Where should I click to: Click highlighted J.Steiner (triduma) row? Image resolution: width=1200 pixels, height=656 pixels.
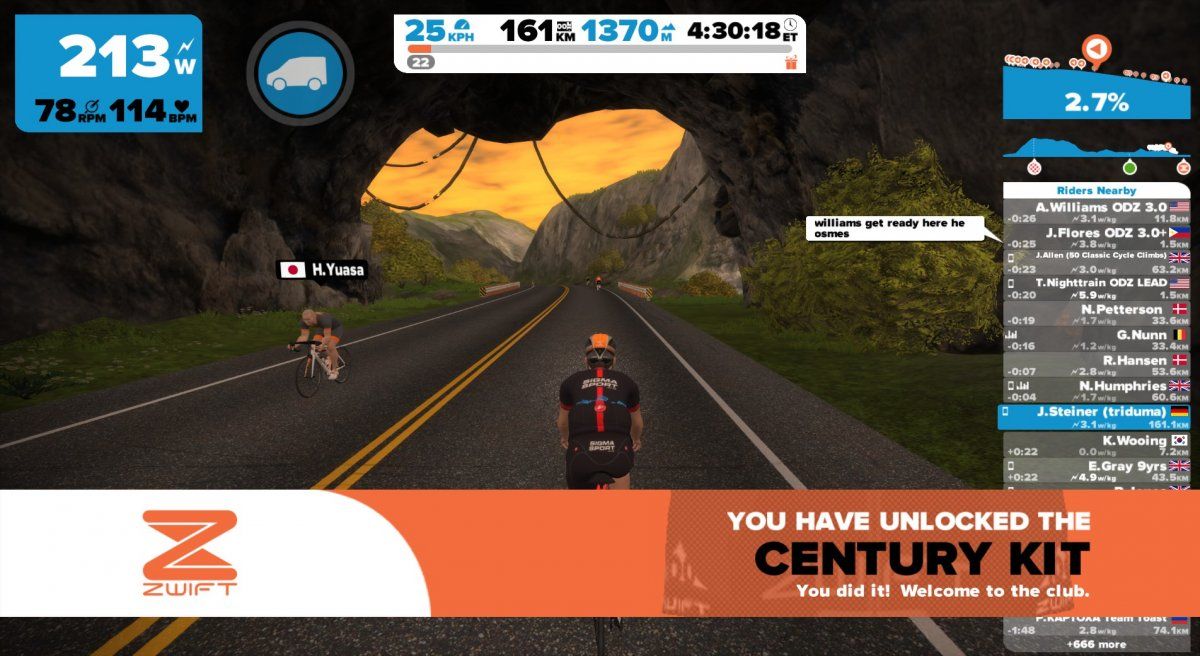coord(1097,416)
